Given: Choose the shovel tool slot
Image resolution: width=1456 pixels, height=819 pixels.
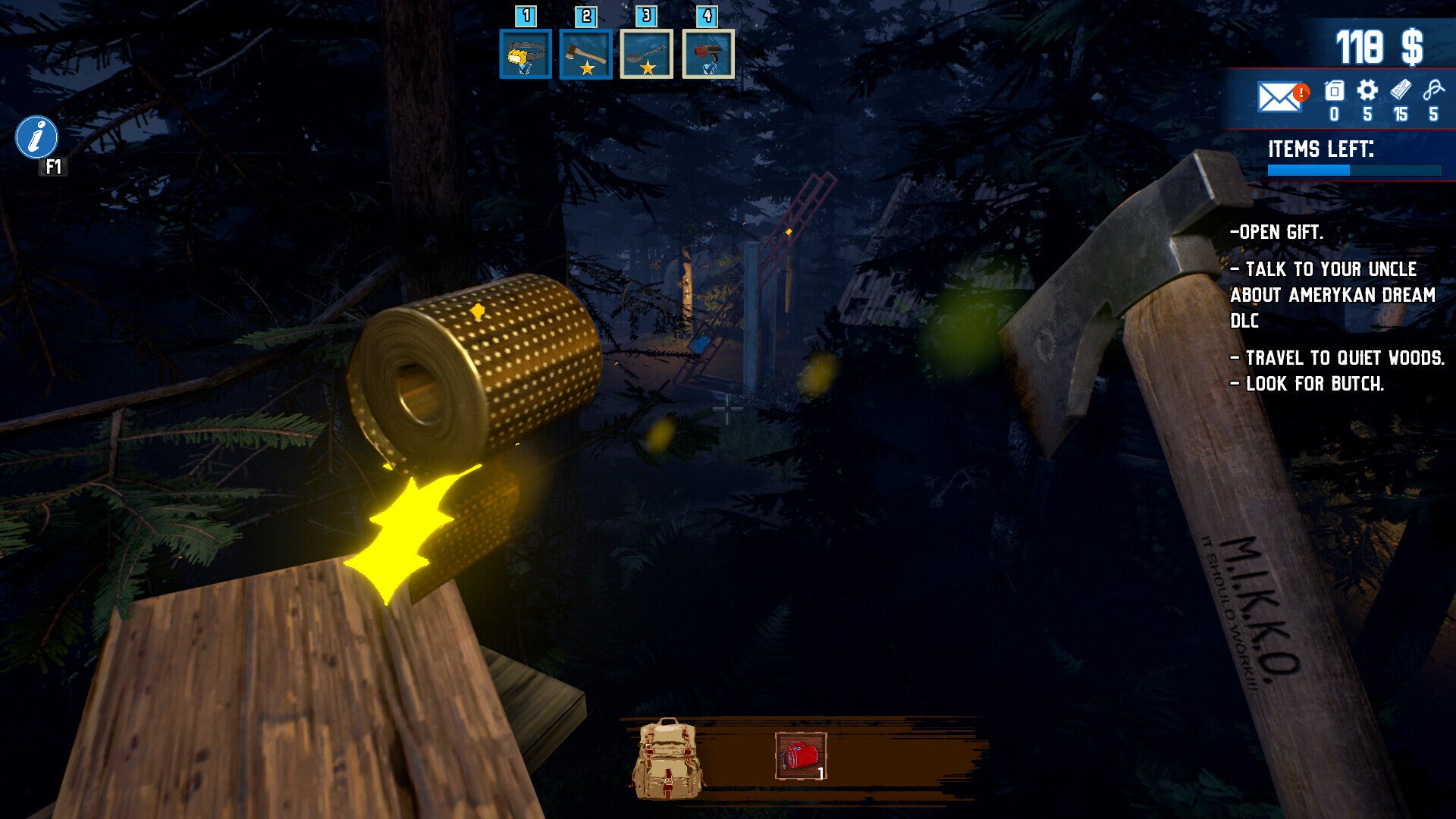Looking at the screenshot, I should 647,54.
